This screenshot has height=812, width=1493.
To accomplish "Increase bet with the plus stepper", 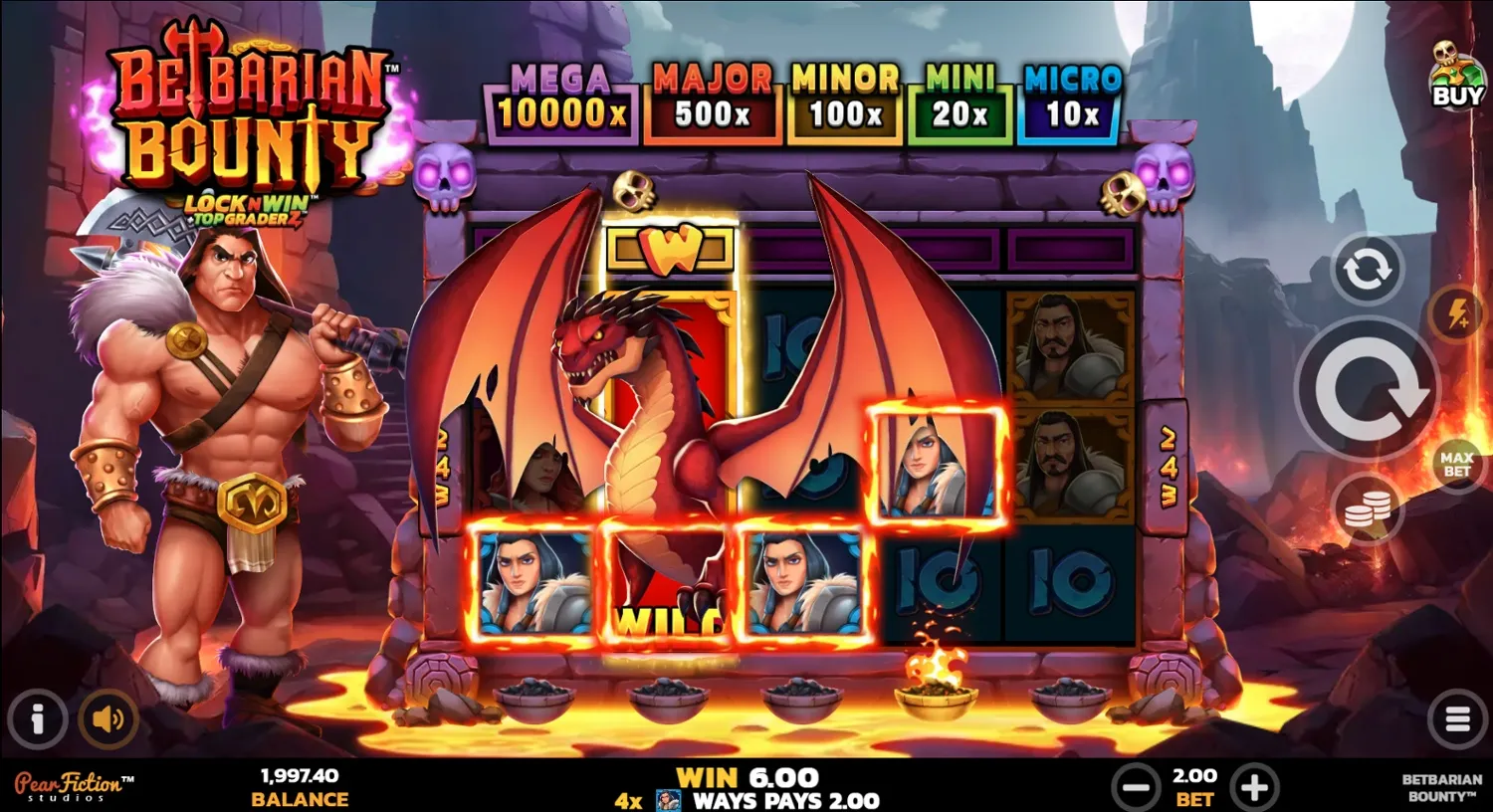I will pyautogui.click(x=1256, y=786).
